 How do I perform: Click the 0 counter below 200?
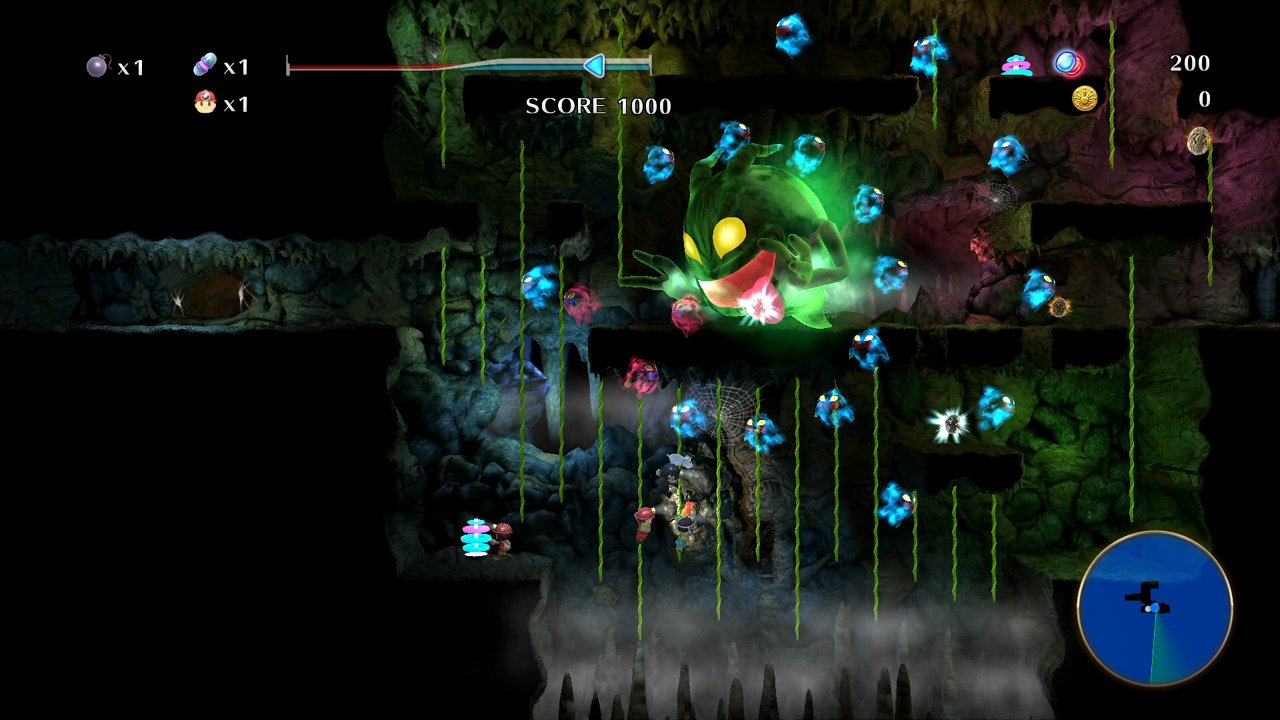(x=1204, y=99)
